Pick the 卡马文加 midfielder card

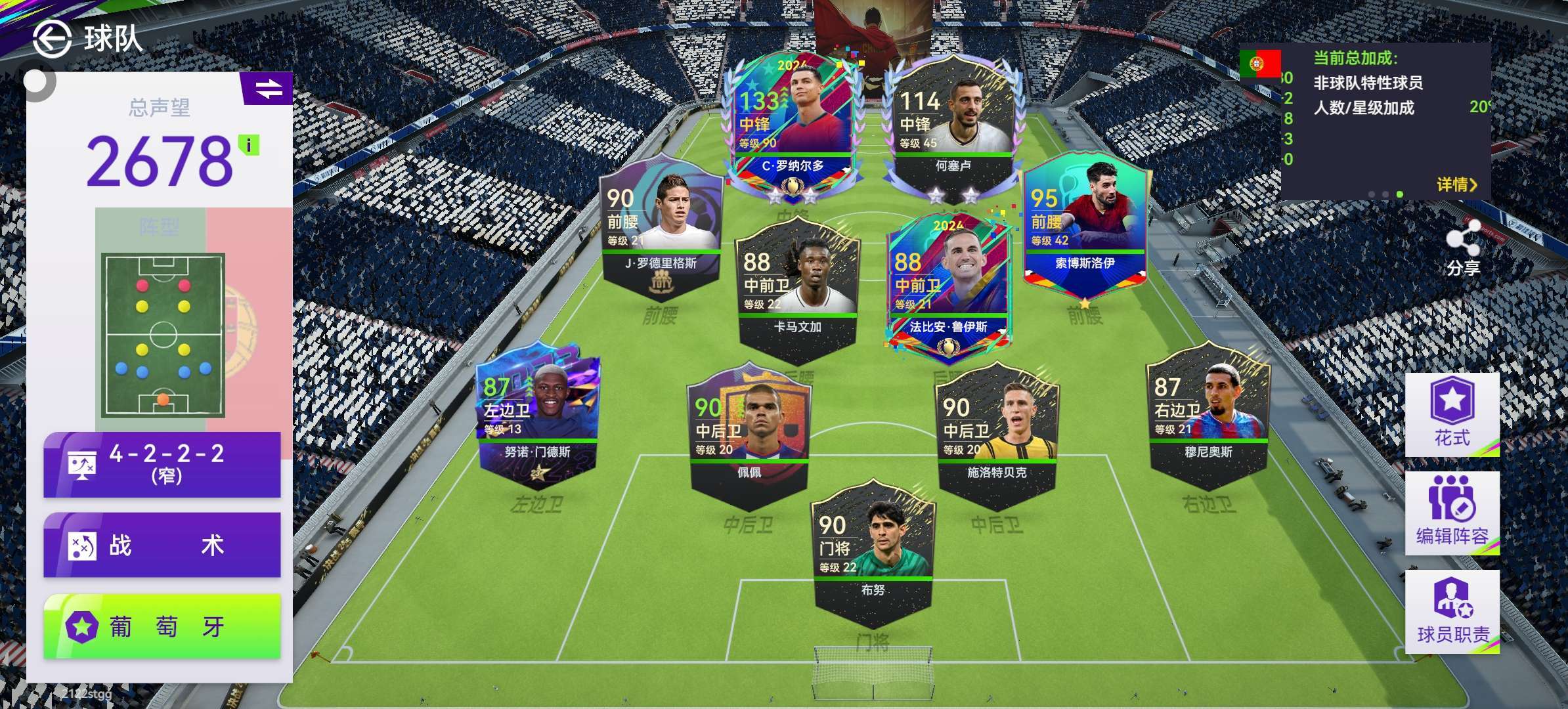click(x=797, y=289)
